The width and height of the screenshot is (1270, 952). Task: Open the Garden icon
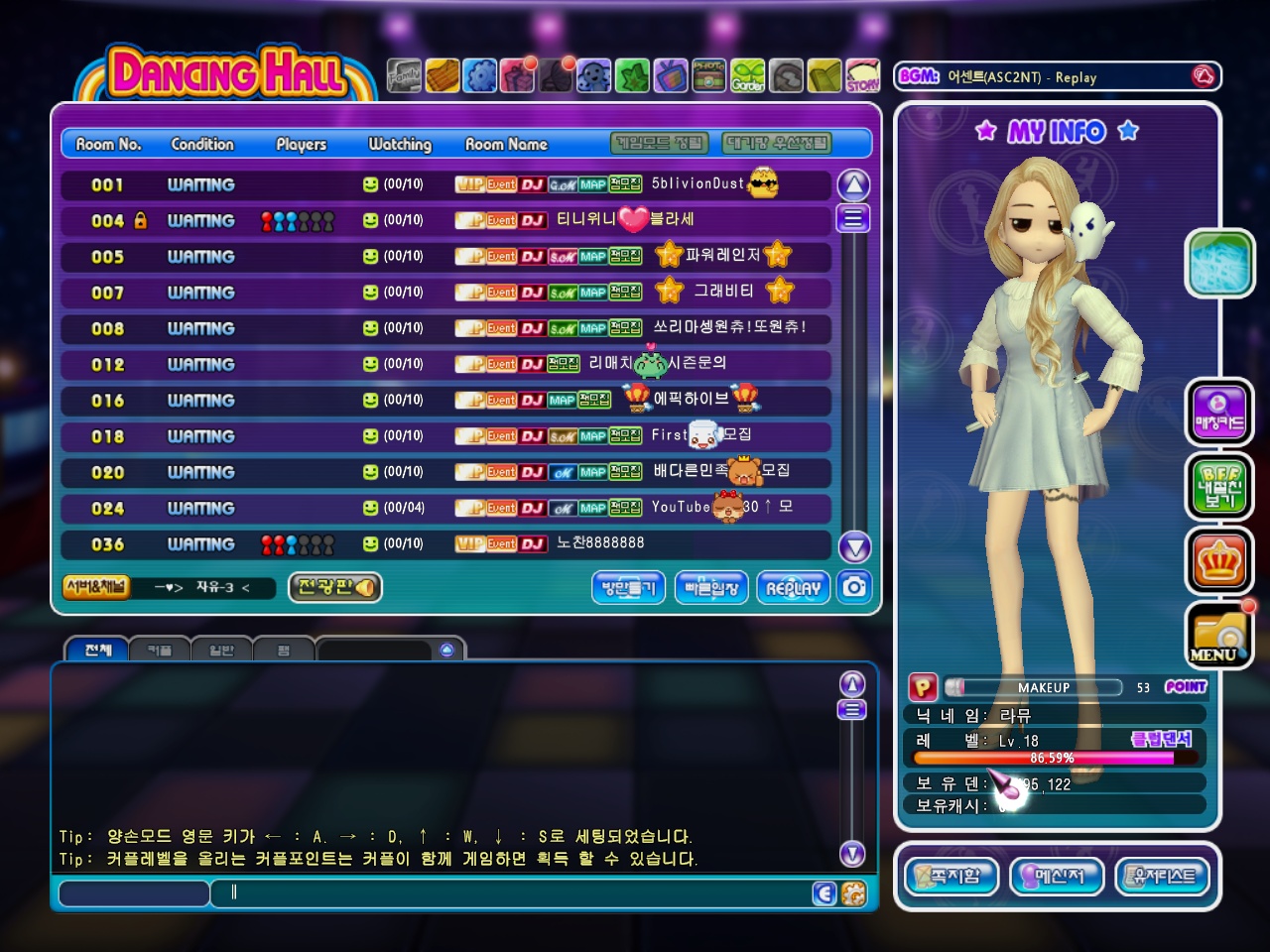click(748, 76)
